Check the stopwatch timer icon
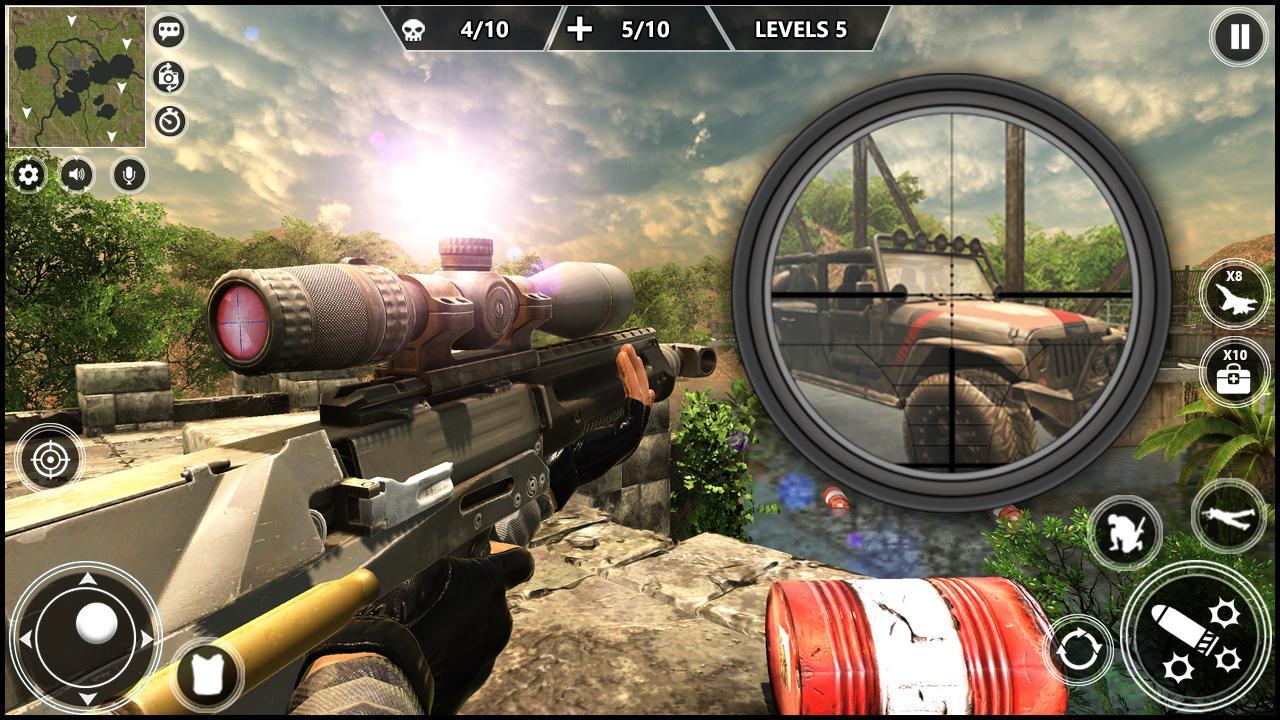1280x720 pixels. click(x=168, y=120)
